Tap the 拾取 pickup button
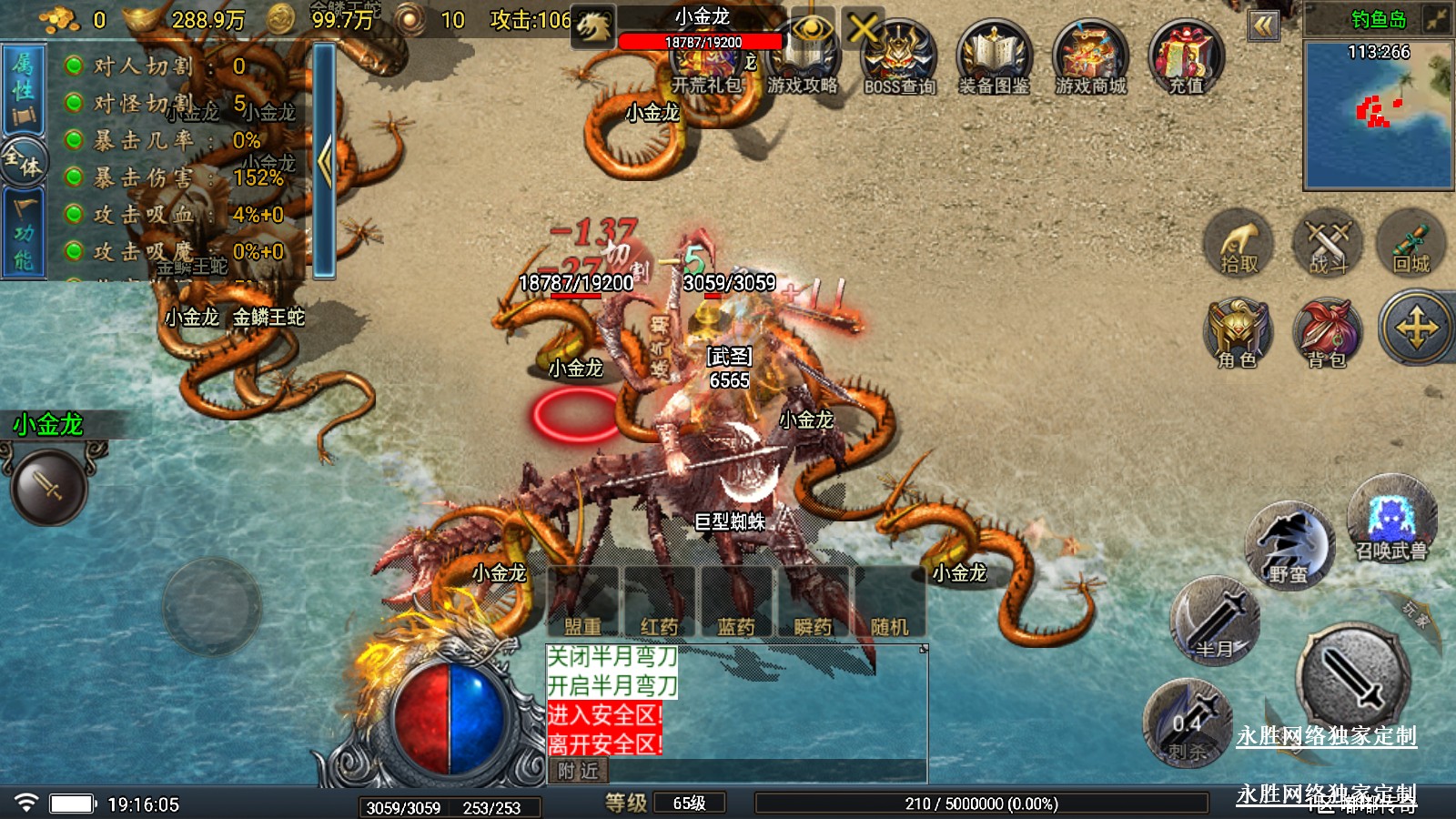 tap(1239, 244)
